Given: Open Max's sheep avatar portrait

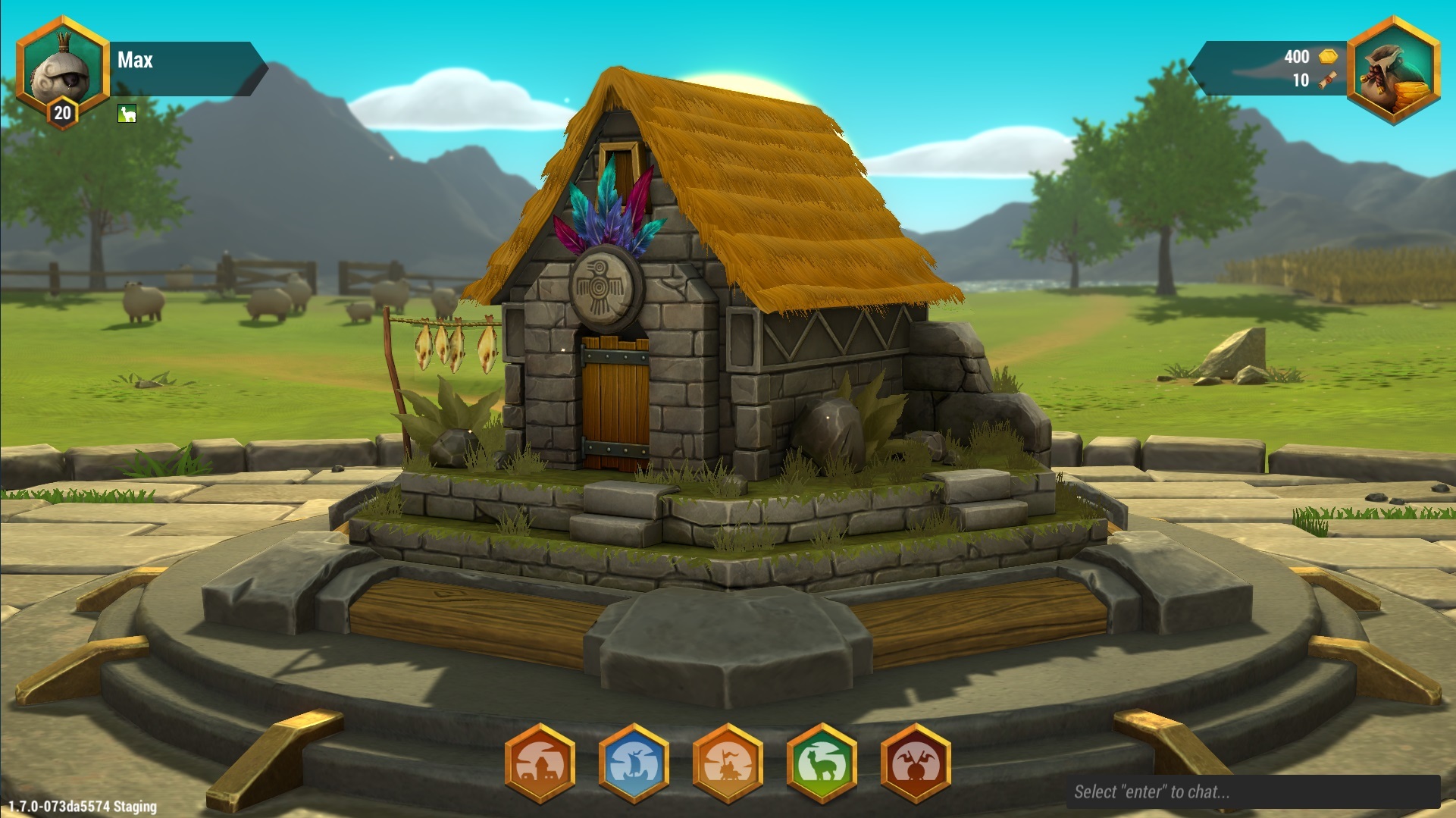Looking at the screenshot, I should (x=62, y=70).
